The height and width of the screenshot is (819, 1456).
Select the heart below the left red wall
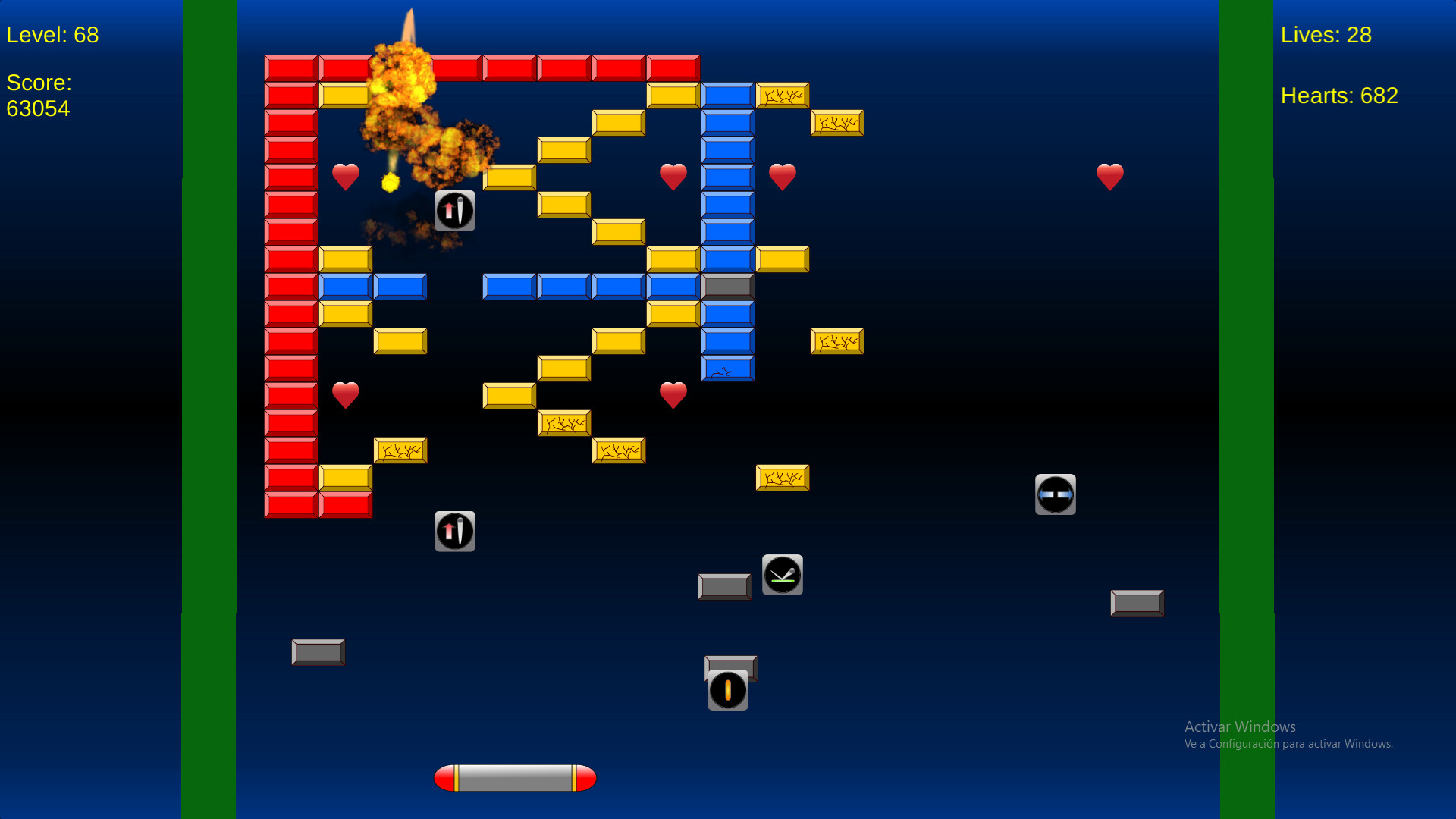(346, 394)
